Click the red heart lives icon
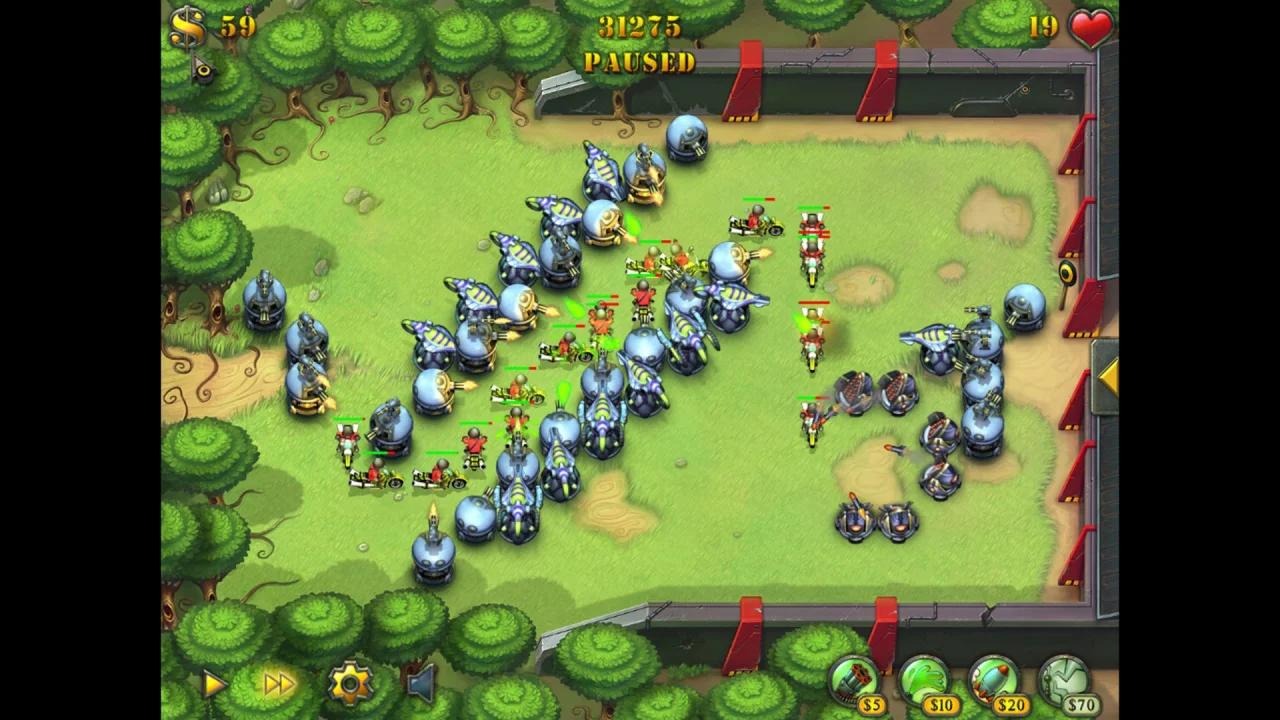1280x720 pixels. coord(1089,29)
